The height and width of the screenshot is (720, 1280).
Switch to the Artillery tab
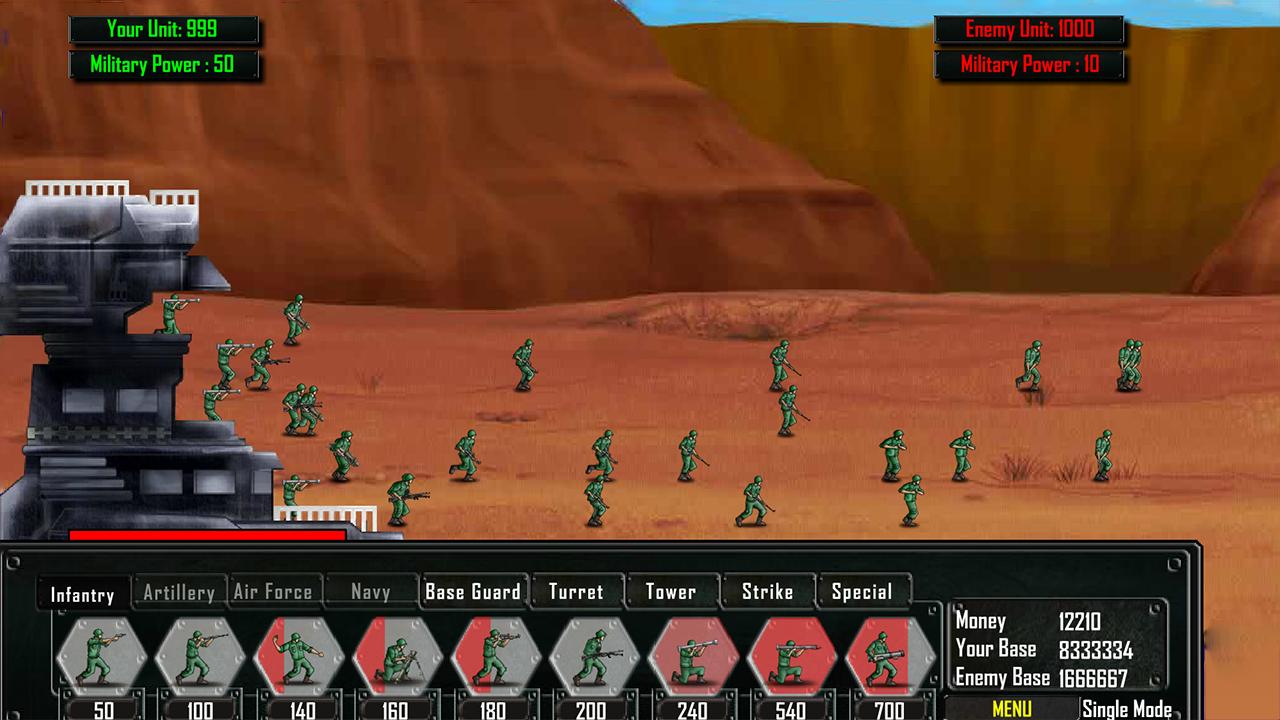pyautogui.click(x=178, y=592)
